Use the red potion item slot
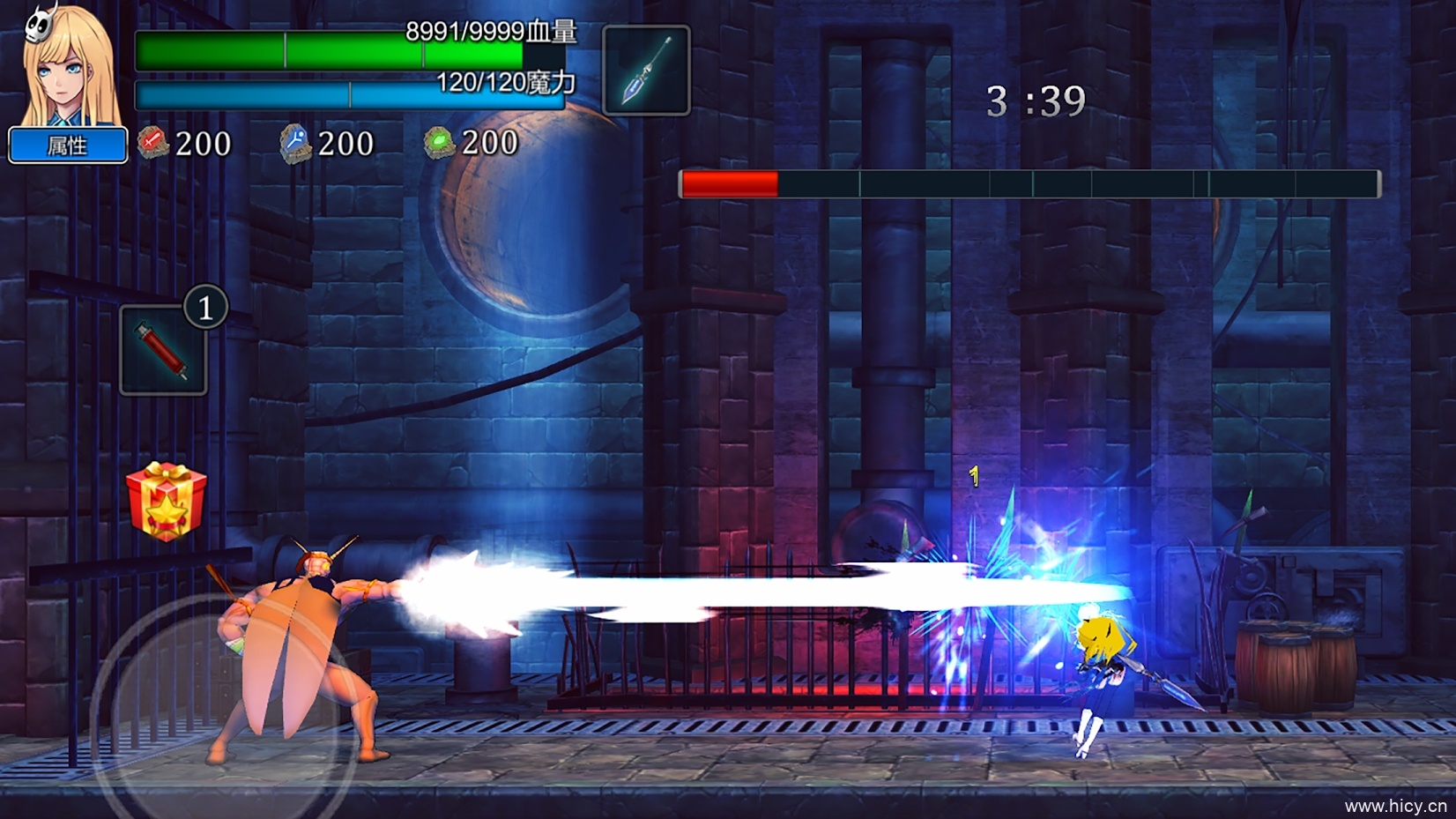 point(163,350)
